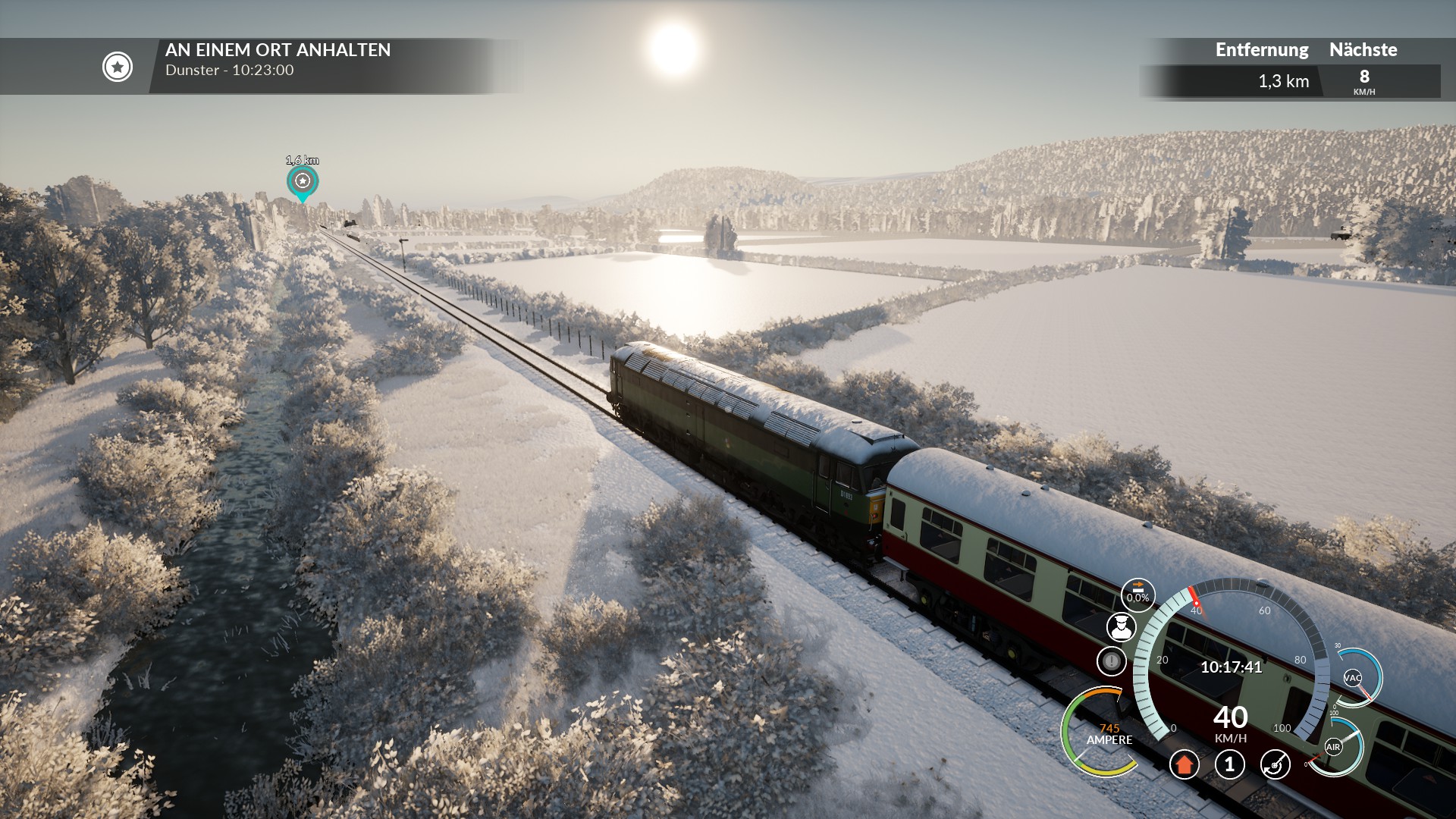Screen dimensions: 1456x819
Task: Click the star objective icon beside the task title
Action: point(118,67)
